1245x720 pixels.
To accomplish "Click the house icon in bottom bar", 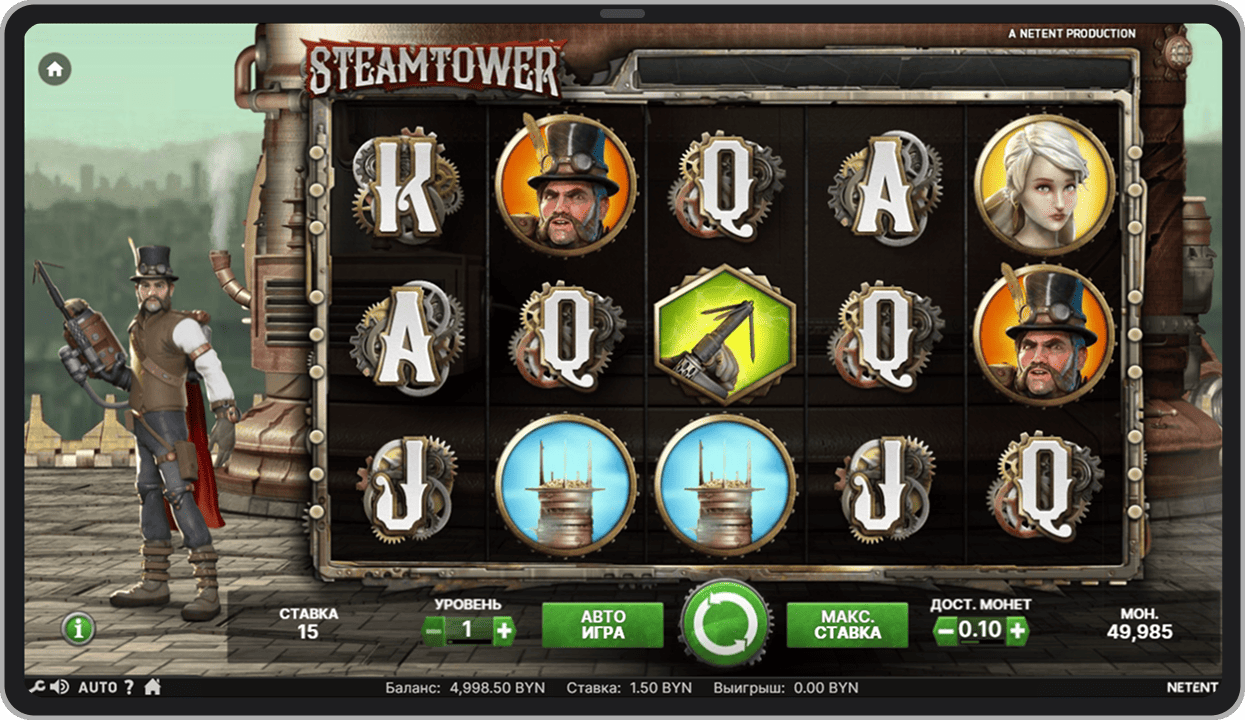I will tap(153, 687).
